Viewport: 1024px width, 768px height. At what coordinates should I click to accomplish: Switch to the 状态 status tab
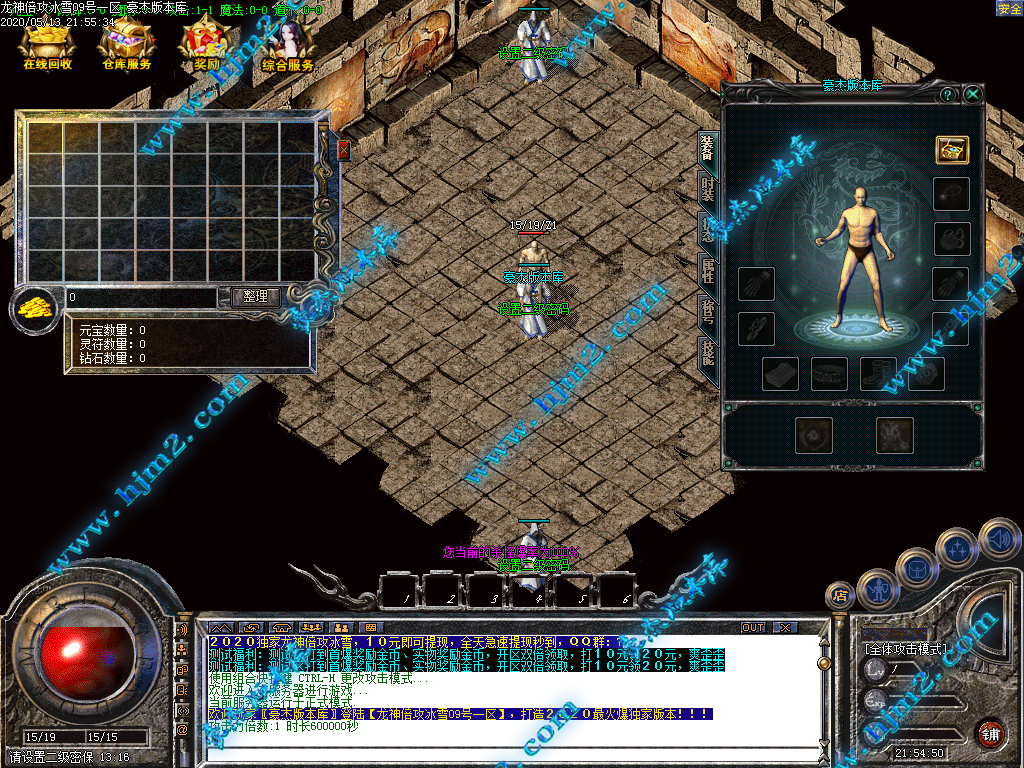pyautogui.click(x=708, y=229)
